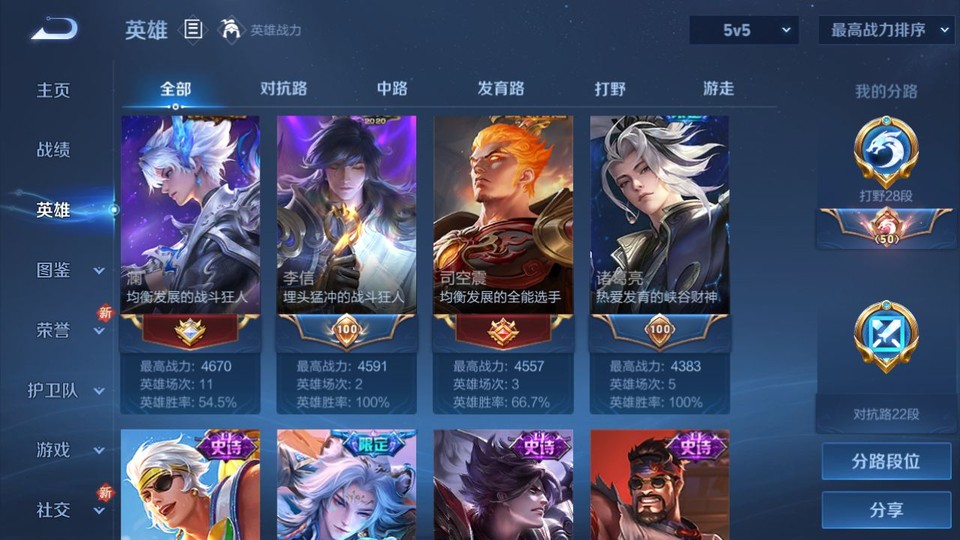
Task: Show 中路 mid lane heroes
Action: [392, 89]
